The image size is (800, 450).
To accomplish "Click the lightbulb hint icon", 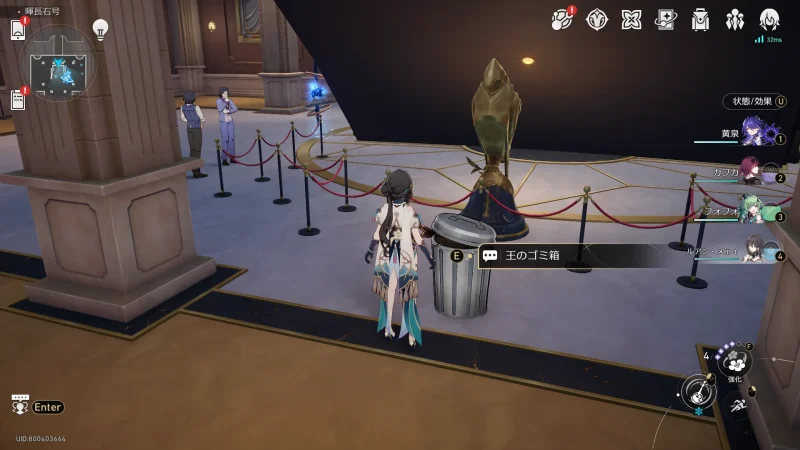I will [100, 29].
